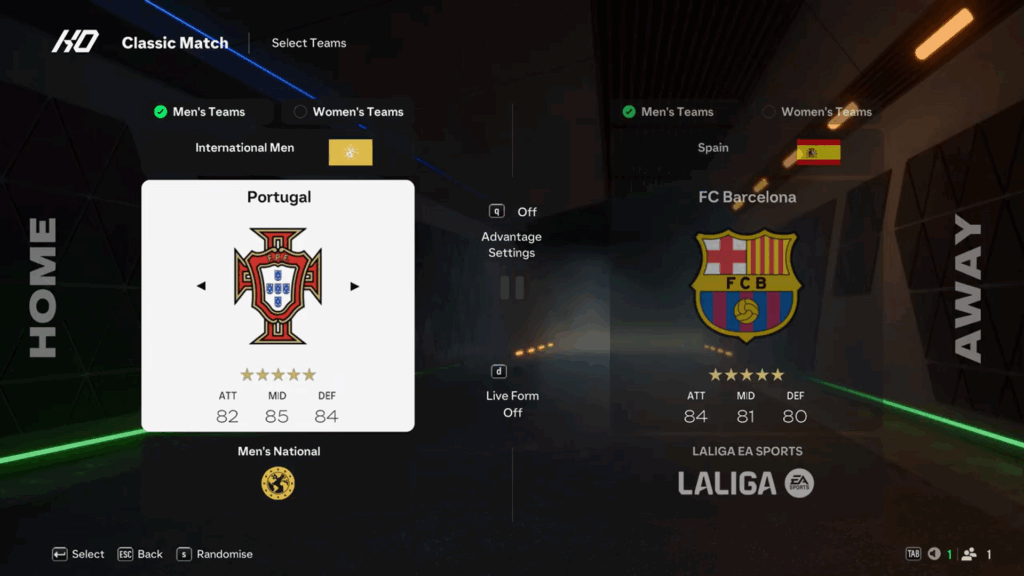Confirm with the Select button
This screenshot has width=1024, height=576.
point(78,554)
